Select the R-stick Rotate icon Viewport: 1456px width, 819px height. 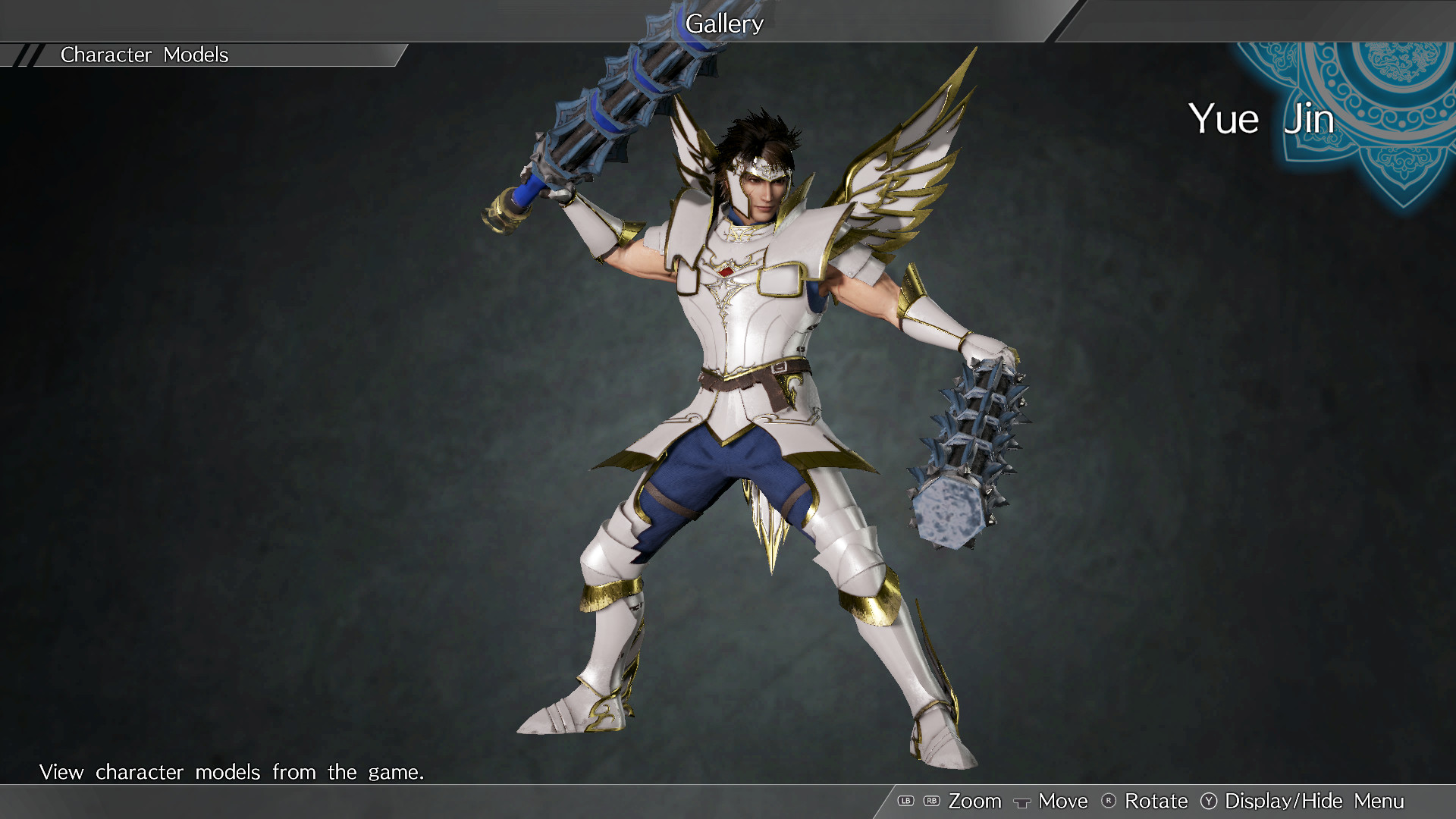tap(1109, 801)
